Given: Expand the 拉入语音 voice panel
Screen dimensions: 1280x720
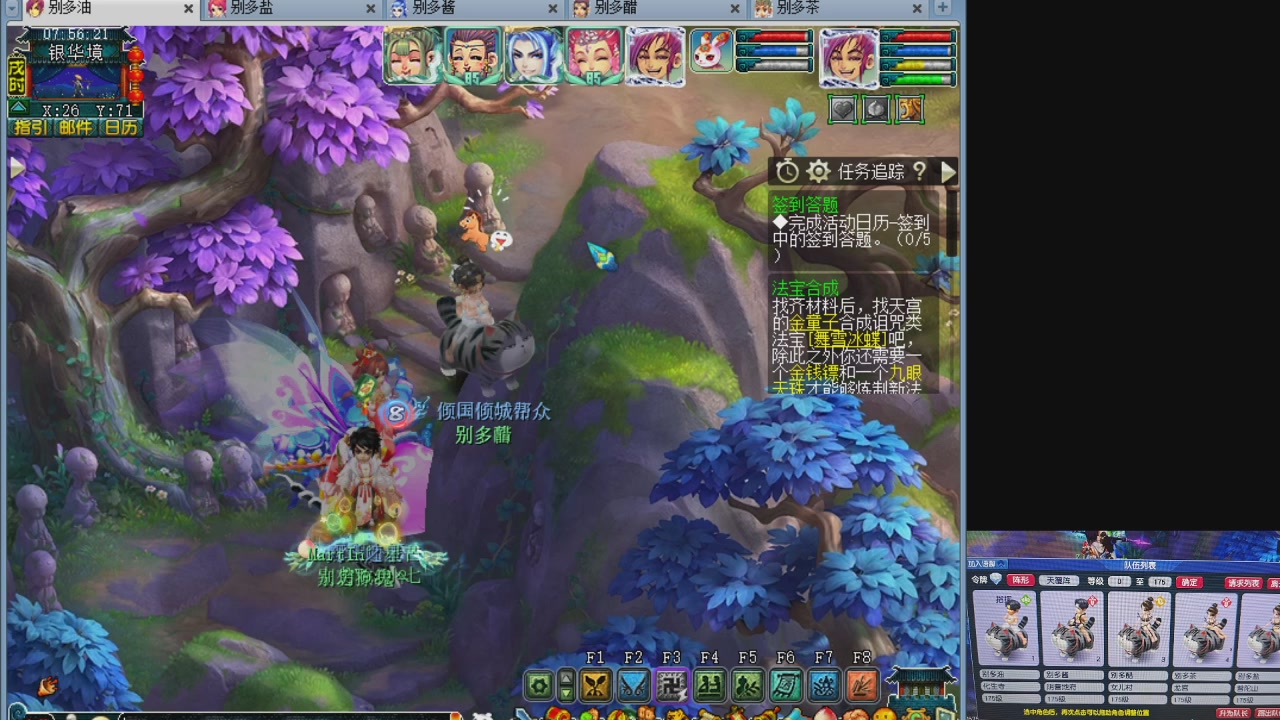Looking at the screenshot, I should [x=1002, y=564].
